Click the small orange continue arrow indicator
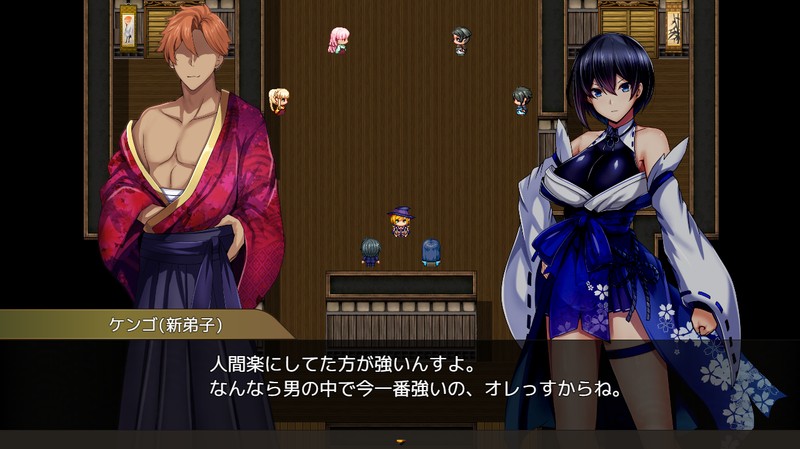 [x=400, y=440]
